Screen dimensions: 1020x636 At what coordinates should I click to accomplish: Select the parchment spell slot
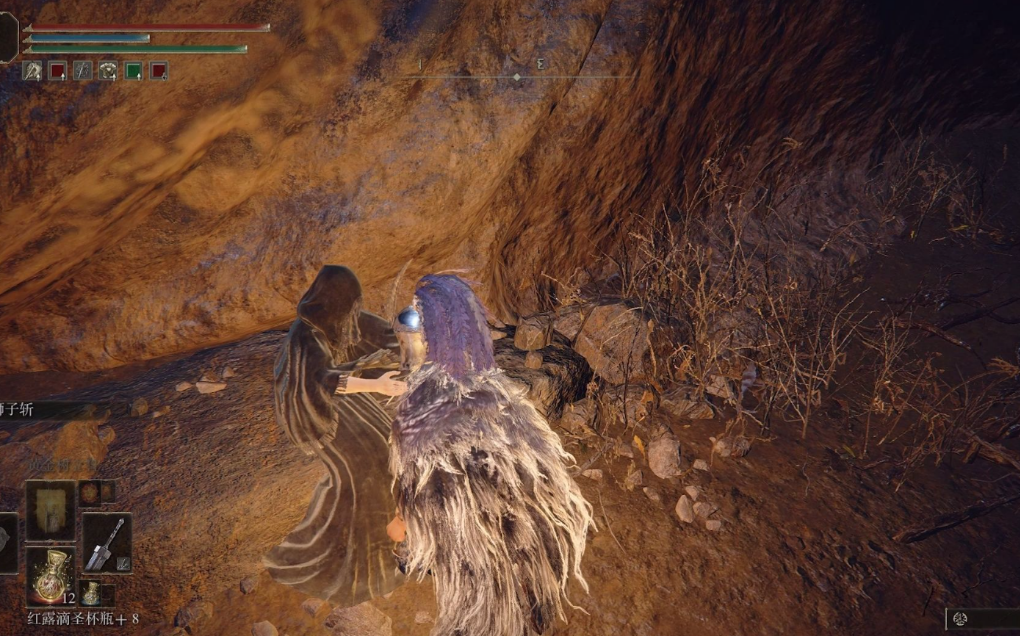coord(50,510)
